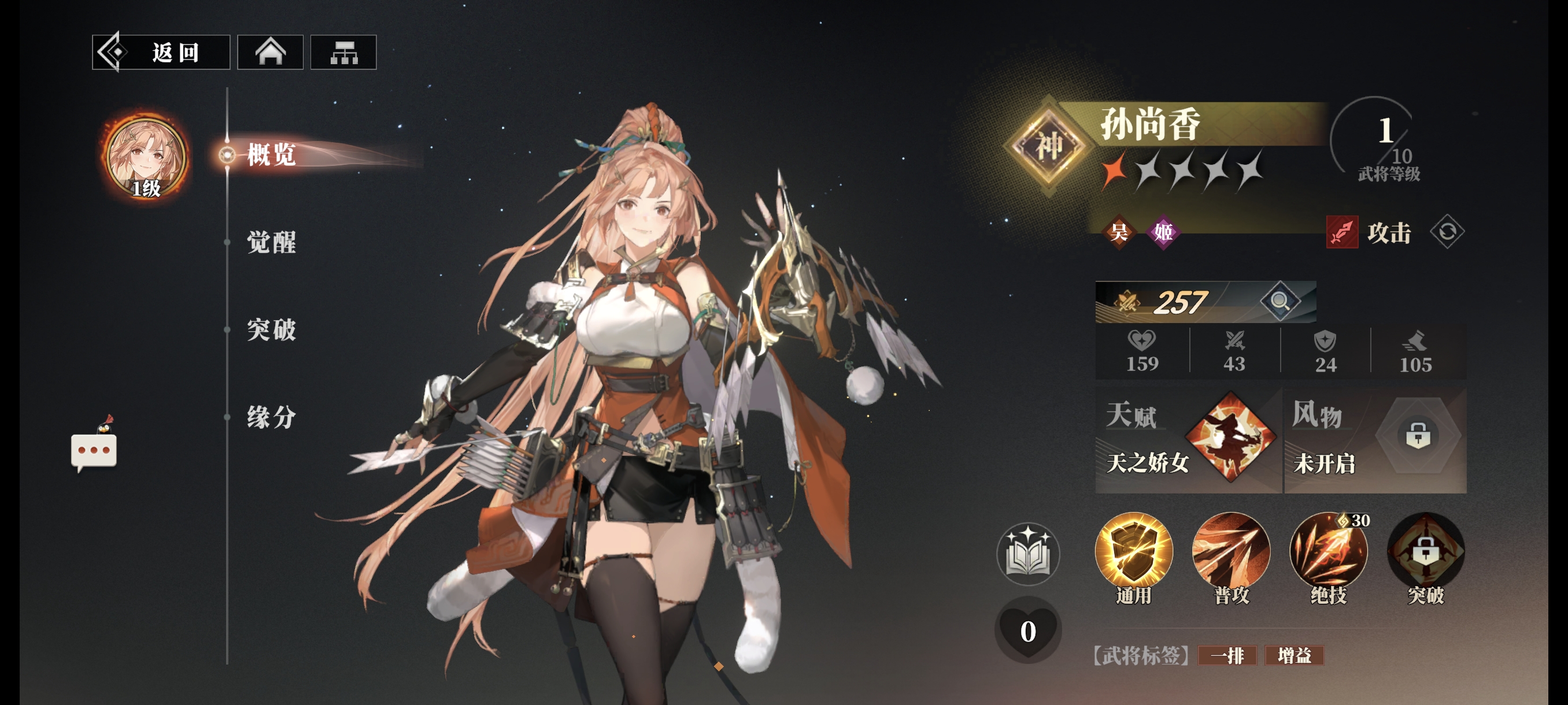The image size is (1568, 705).
Task: Show the 缘分 bonds tab
Action: (x=272, y=417)
